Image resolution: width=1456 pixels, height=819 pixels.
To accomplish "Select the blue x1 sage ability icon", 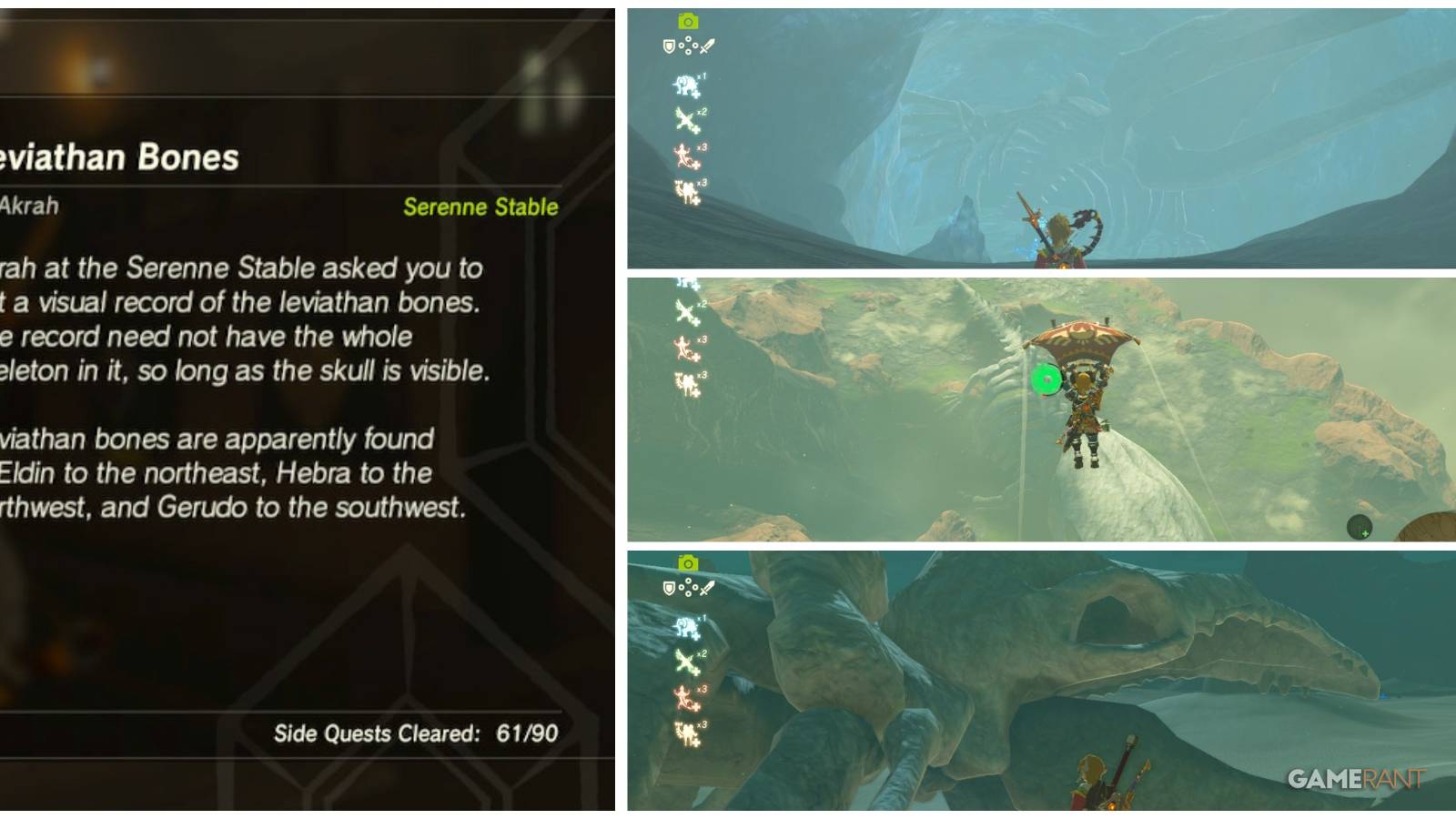I will tap(684, 84).
